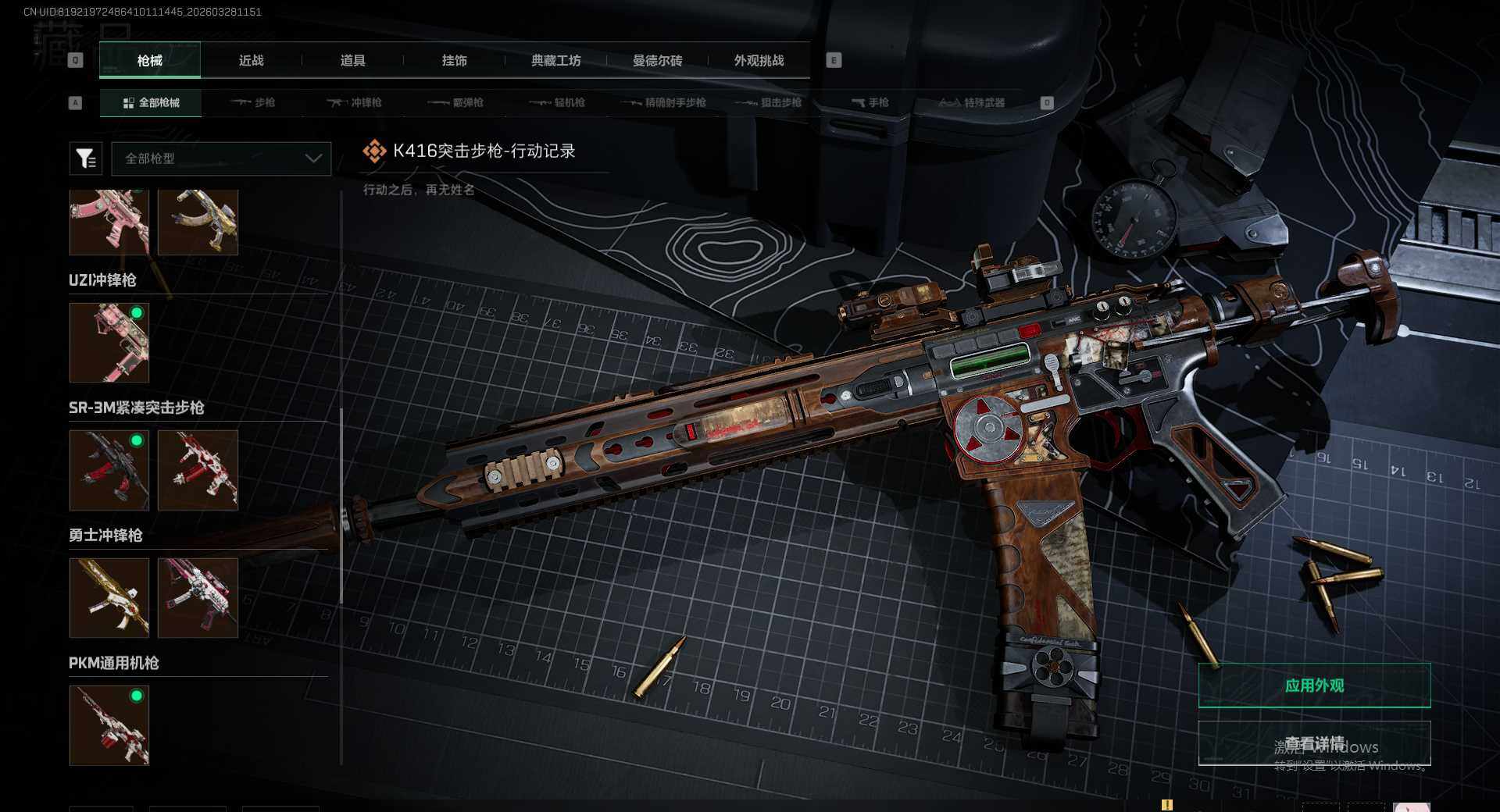Apply the skin with 应用外观 button
The height and width of the screenshot is (812, 1500).
click(x=1314, y=686)
